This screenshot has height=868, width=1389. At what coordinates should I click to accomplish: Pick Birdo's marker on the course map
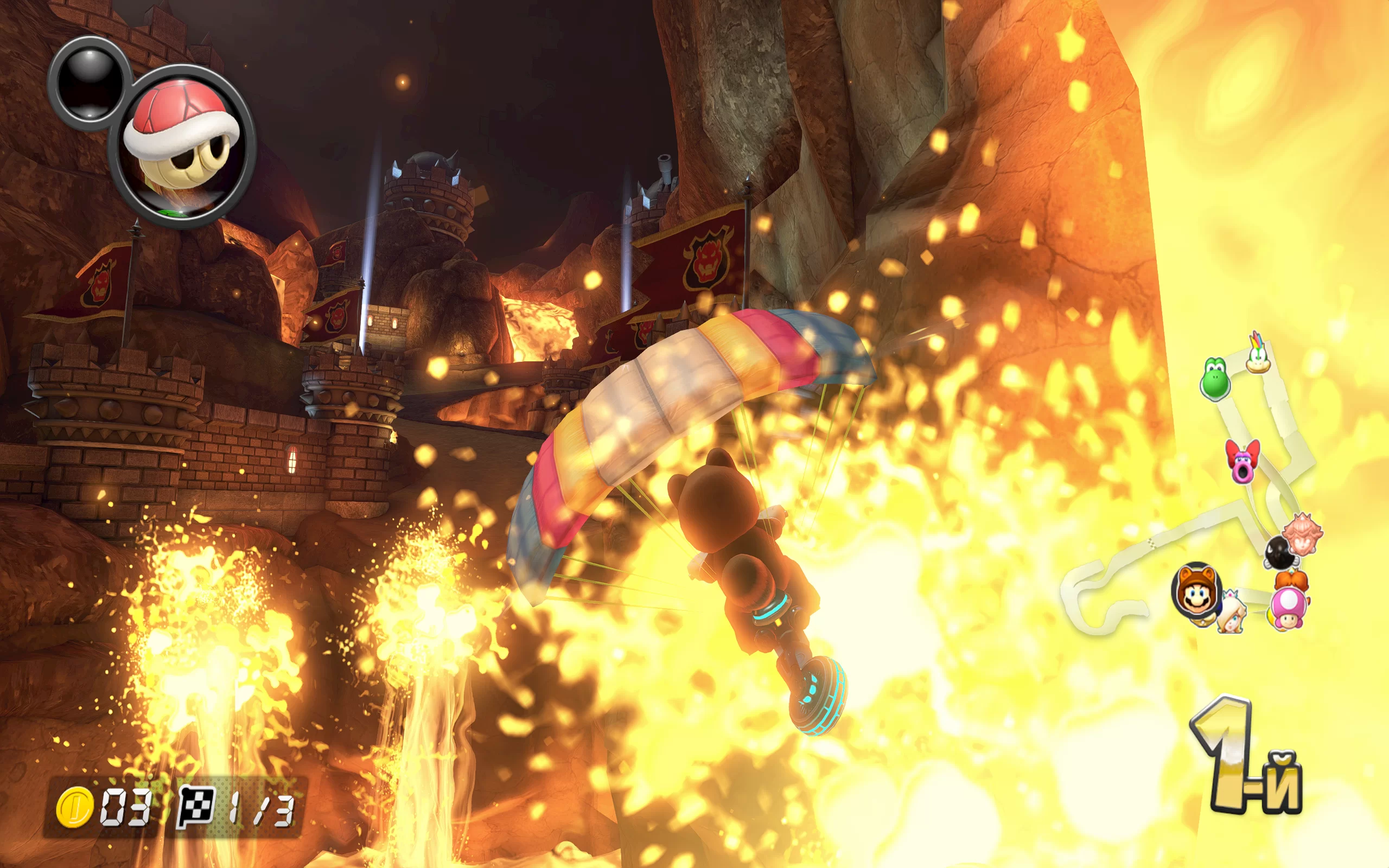click(1242, 461)
